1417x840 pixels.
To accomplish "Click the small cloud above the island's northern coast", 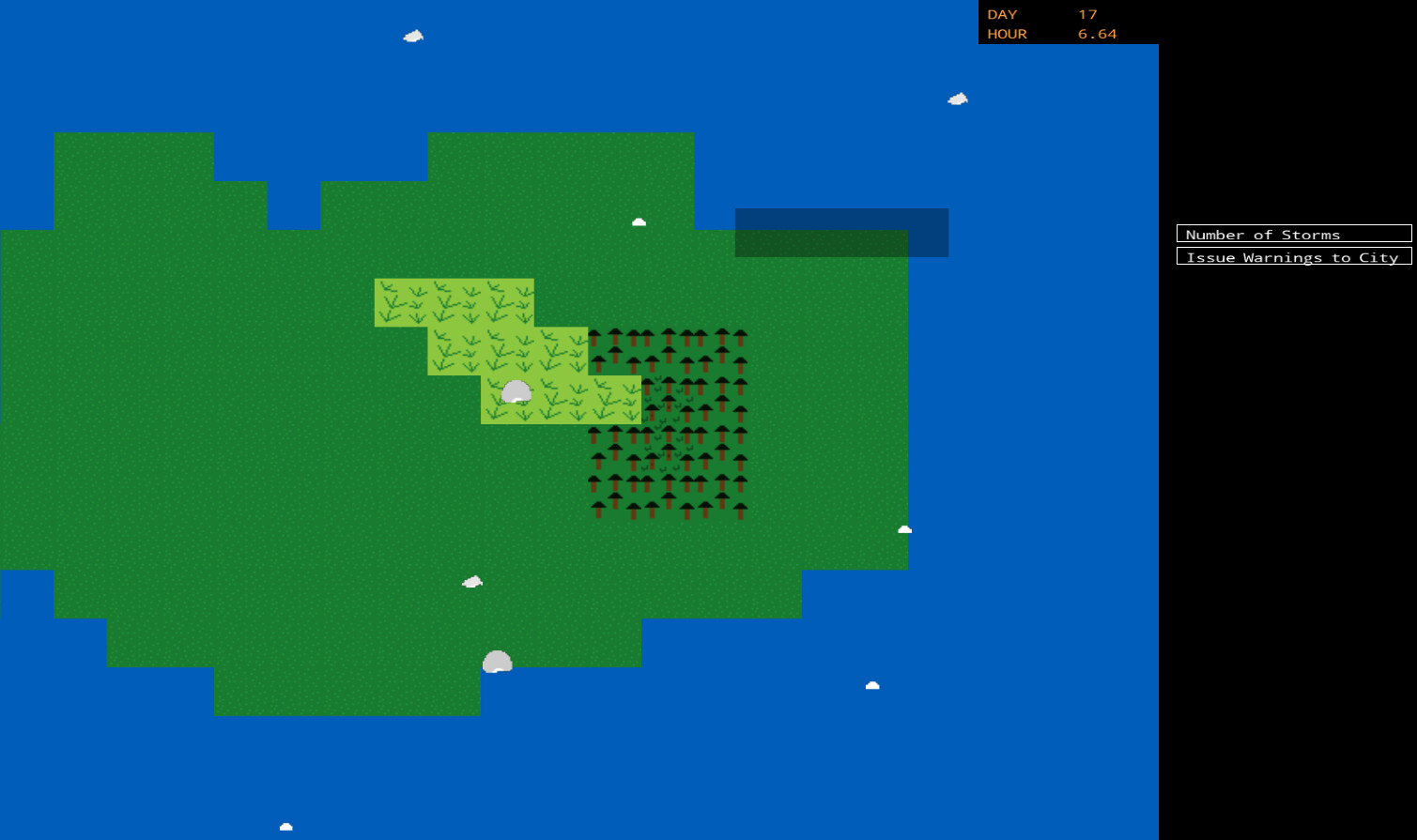I will [x=639, y=221].
